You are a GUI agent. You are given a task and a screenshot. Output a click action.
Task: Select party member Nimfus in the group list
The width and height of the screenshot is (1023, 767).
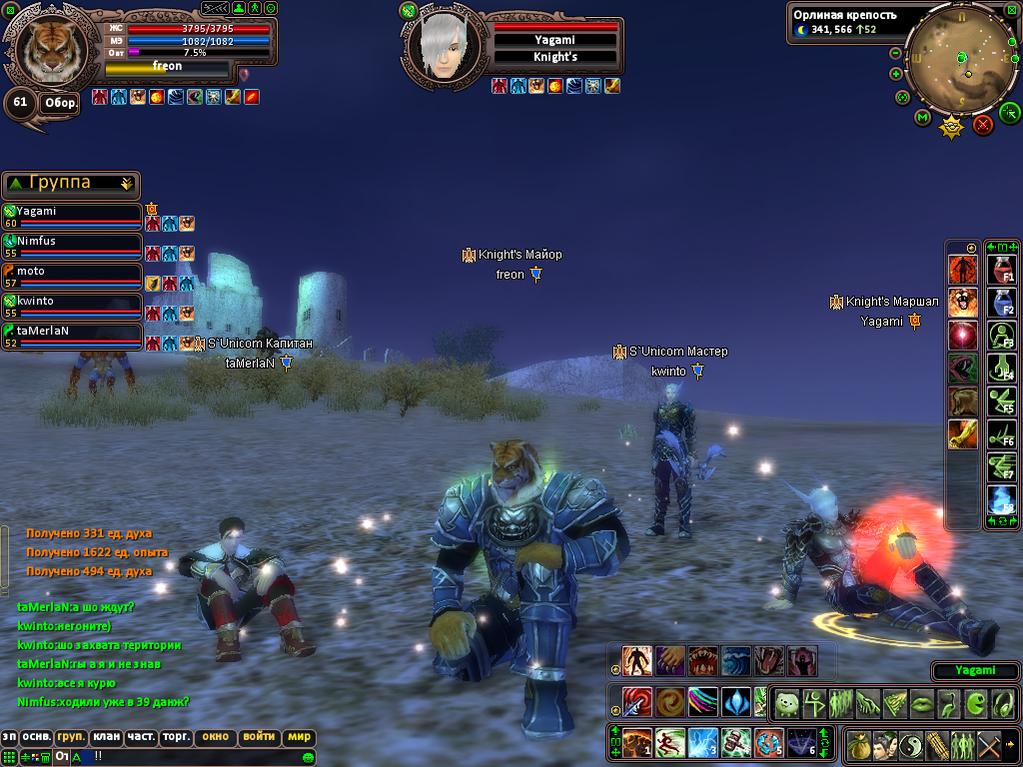[72, 243]
